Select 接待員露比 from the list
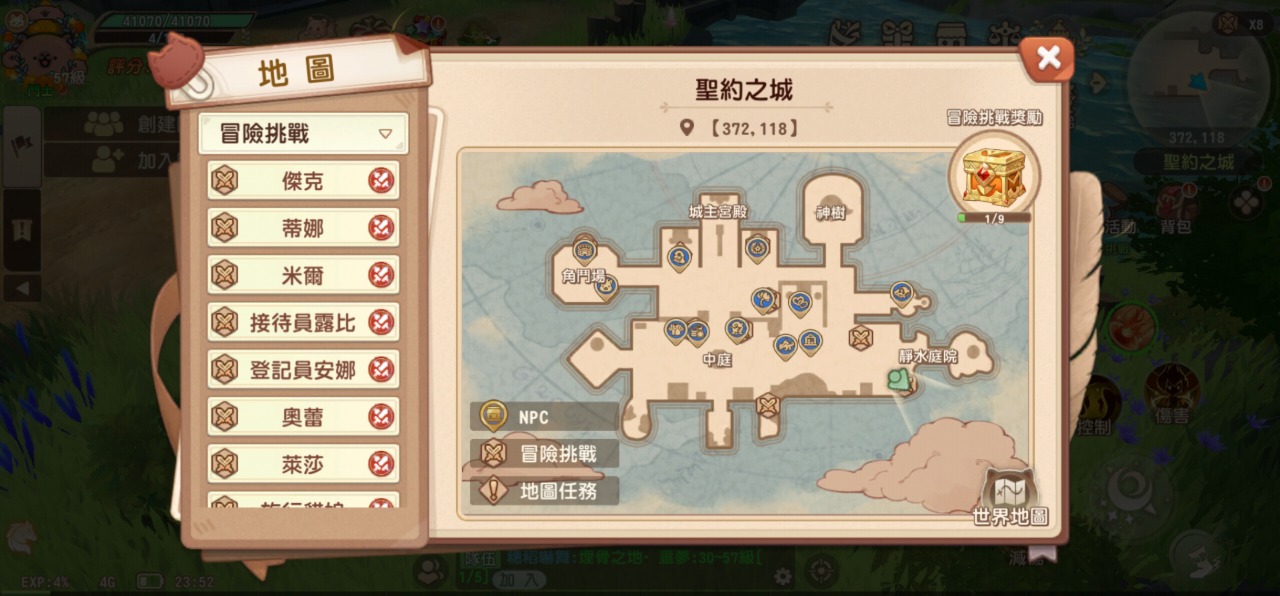 click(x=303, y=322)
